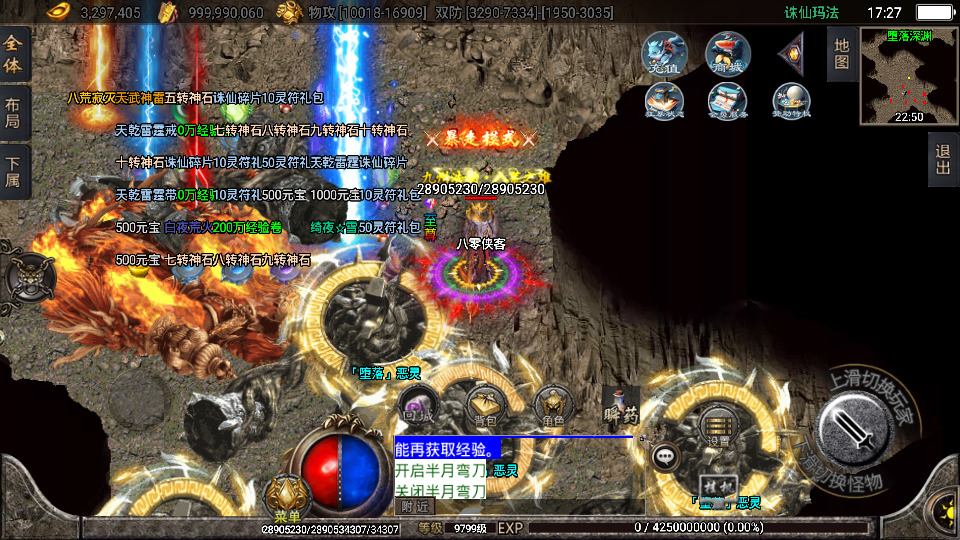Toggle 挂机 auto-battle
Image resolution: width=960 pixels, height=540 pixels.
click(713, 487)
